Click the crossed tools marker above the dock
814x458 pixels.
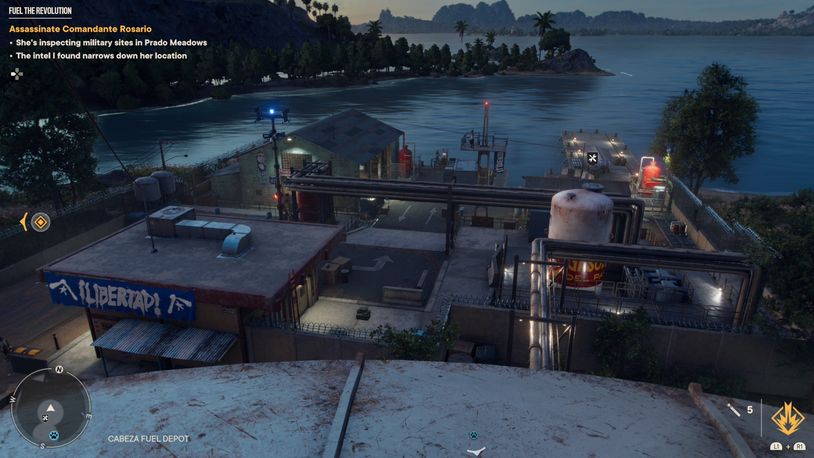592,157
